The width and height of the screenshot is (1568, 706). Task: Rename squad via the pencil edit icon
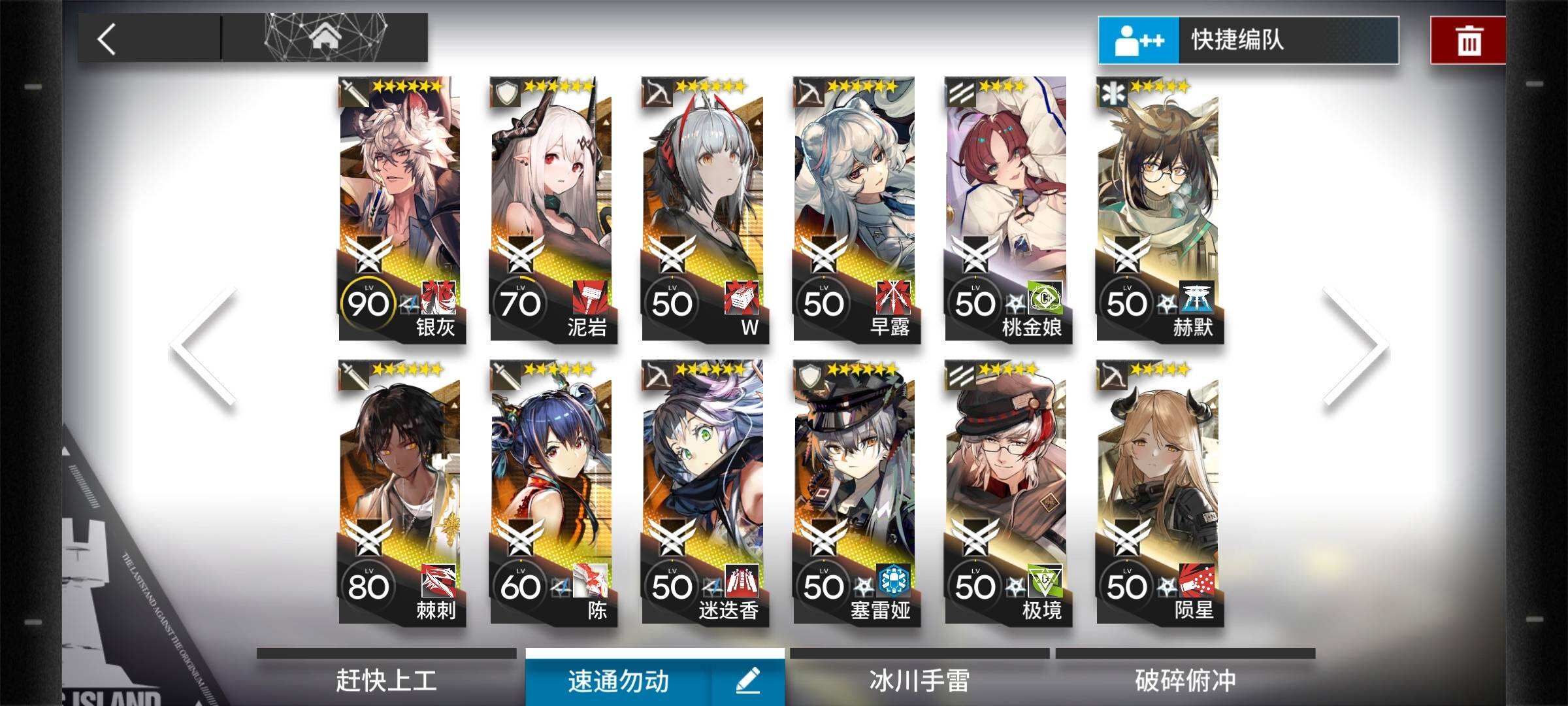[748, 681]
